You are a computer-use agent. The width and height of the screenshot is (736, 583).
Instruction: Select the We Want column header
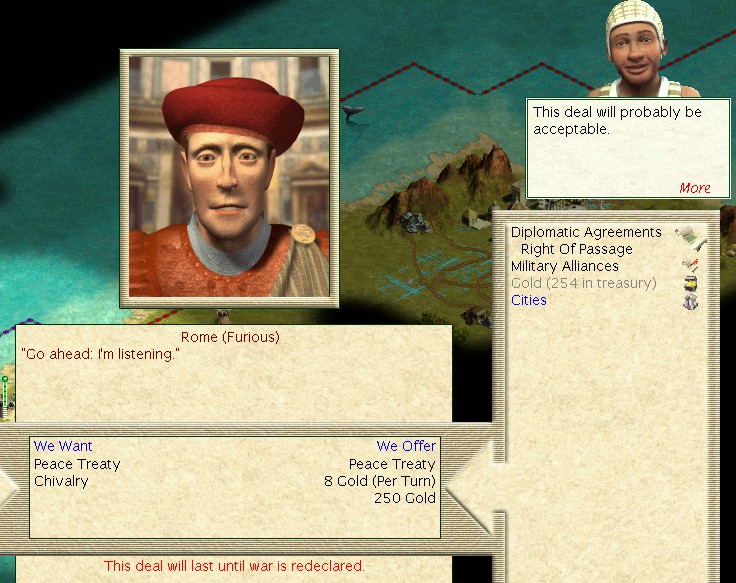click(x=63, y=446)
